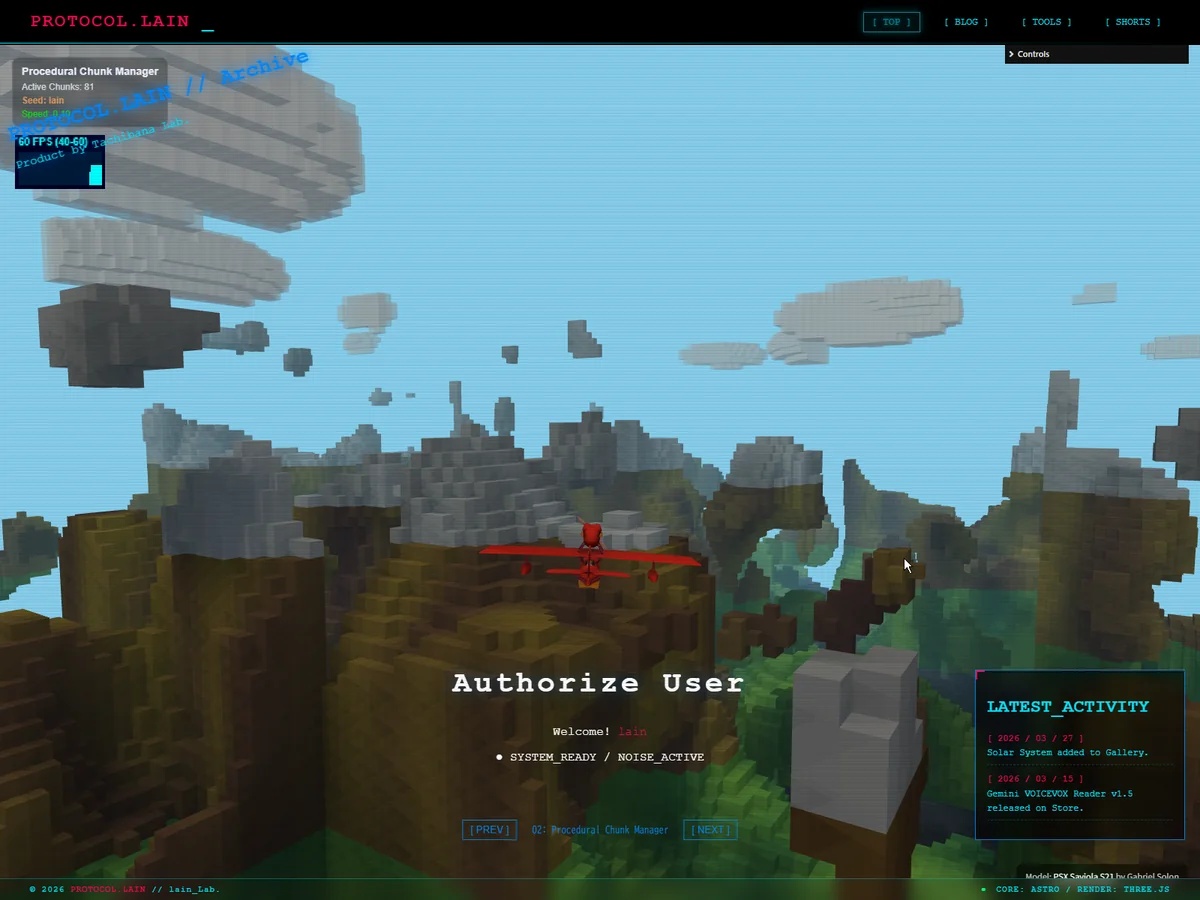Click the PROTOCOL.LAIN site logo
The width and height of the screenshot is (1200, 900).
click(x=110, y=21)
